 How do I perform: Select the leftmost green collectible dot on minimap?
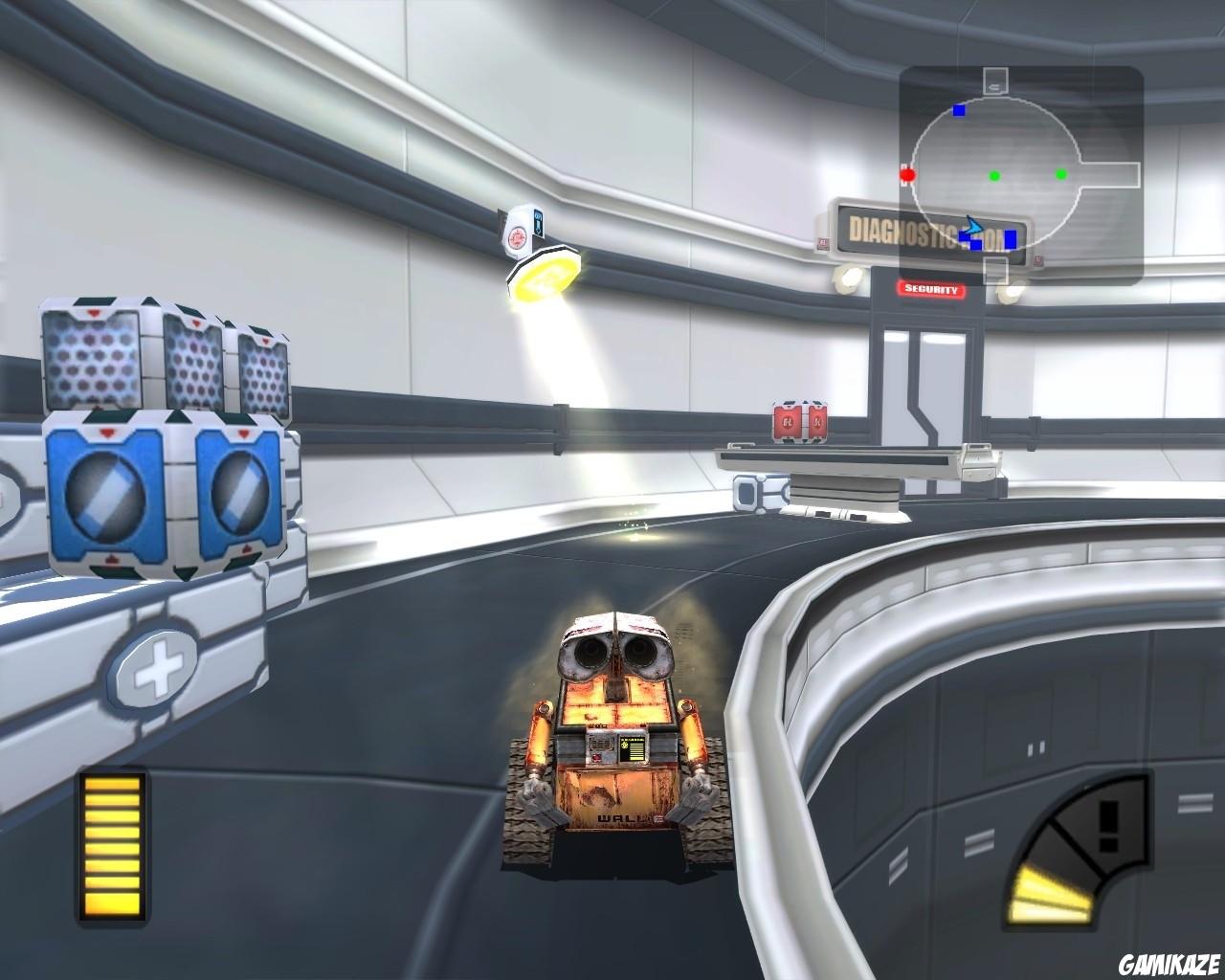coord(994,176)
